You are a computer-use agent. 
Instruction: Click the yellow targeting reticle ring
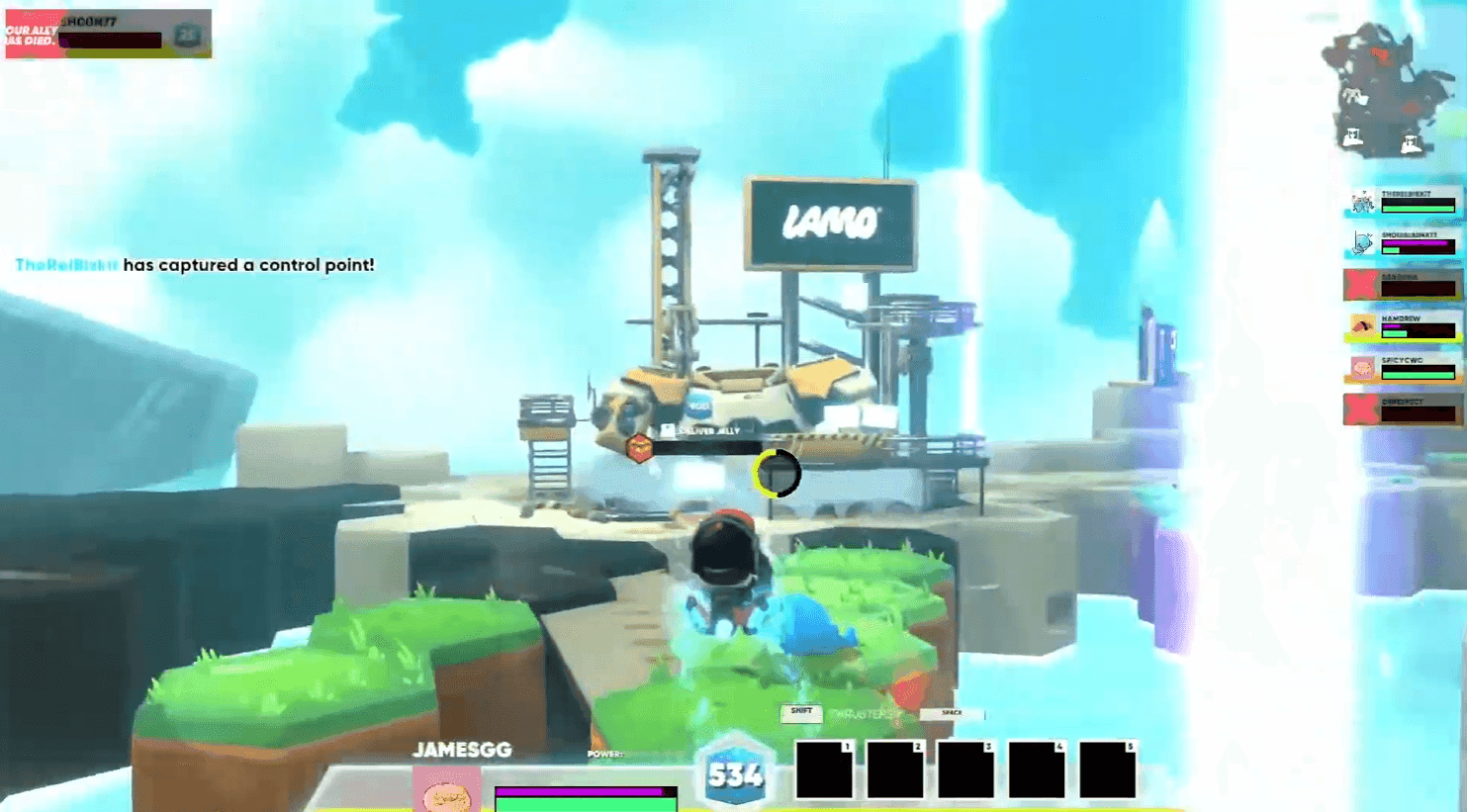point(778,474)
